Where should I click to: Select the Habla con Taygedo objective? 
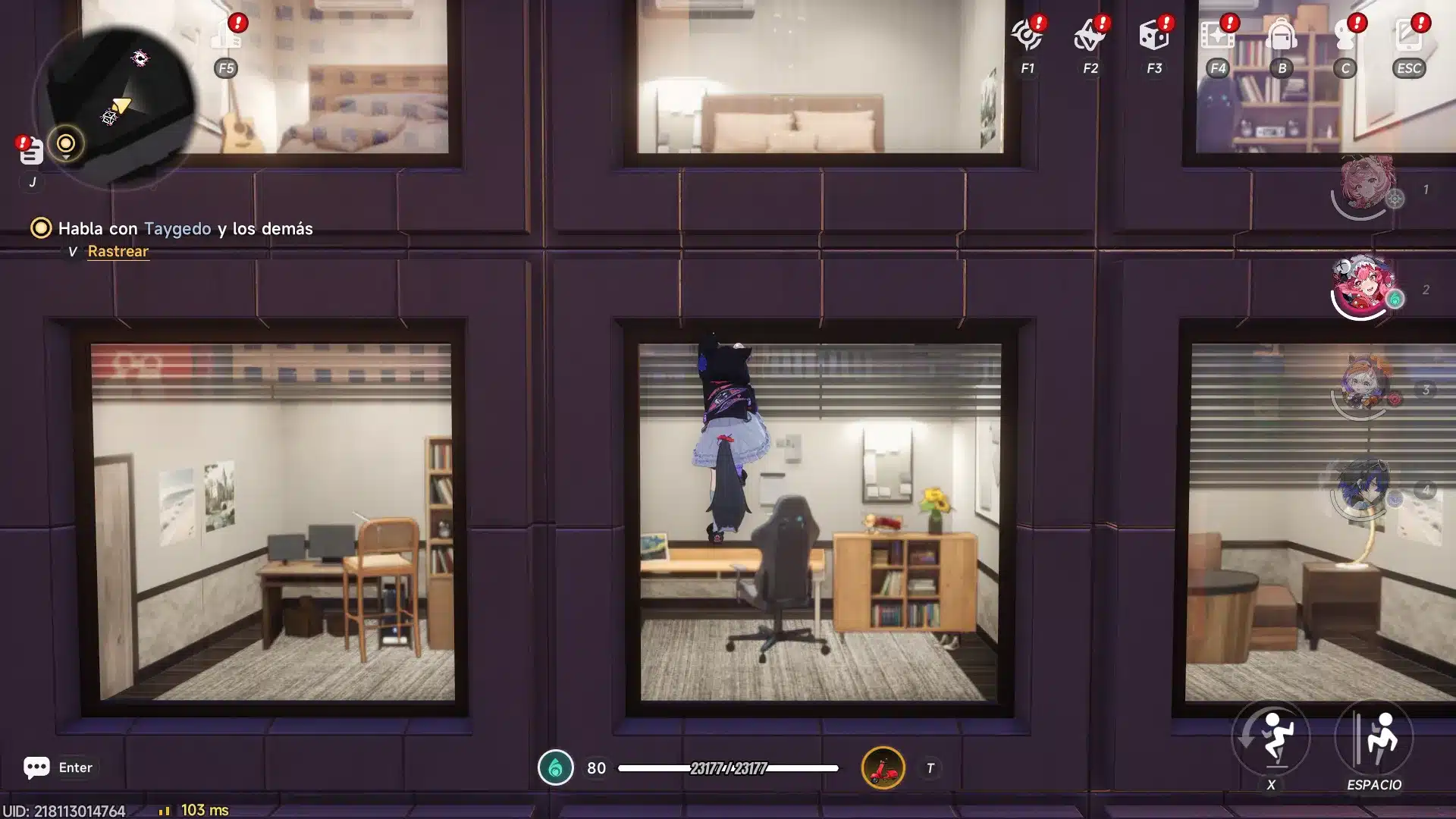[x=184, y=228]
